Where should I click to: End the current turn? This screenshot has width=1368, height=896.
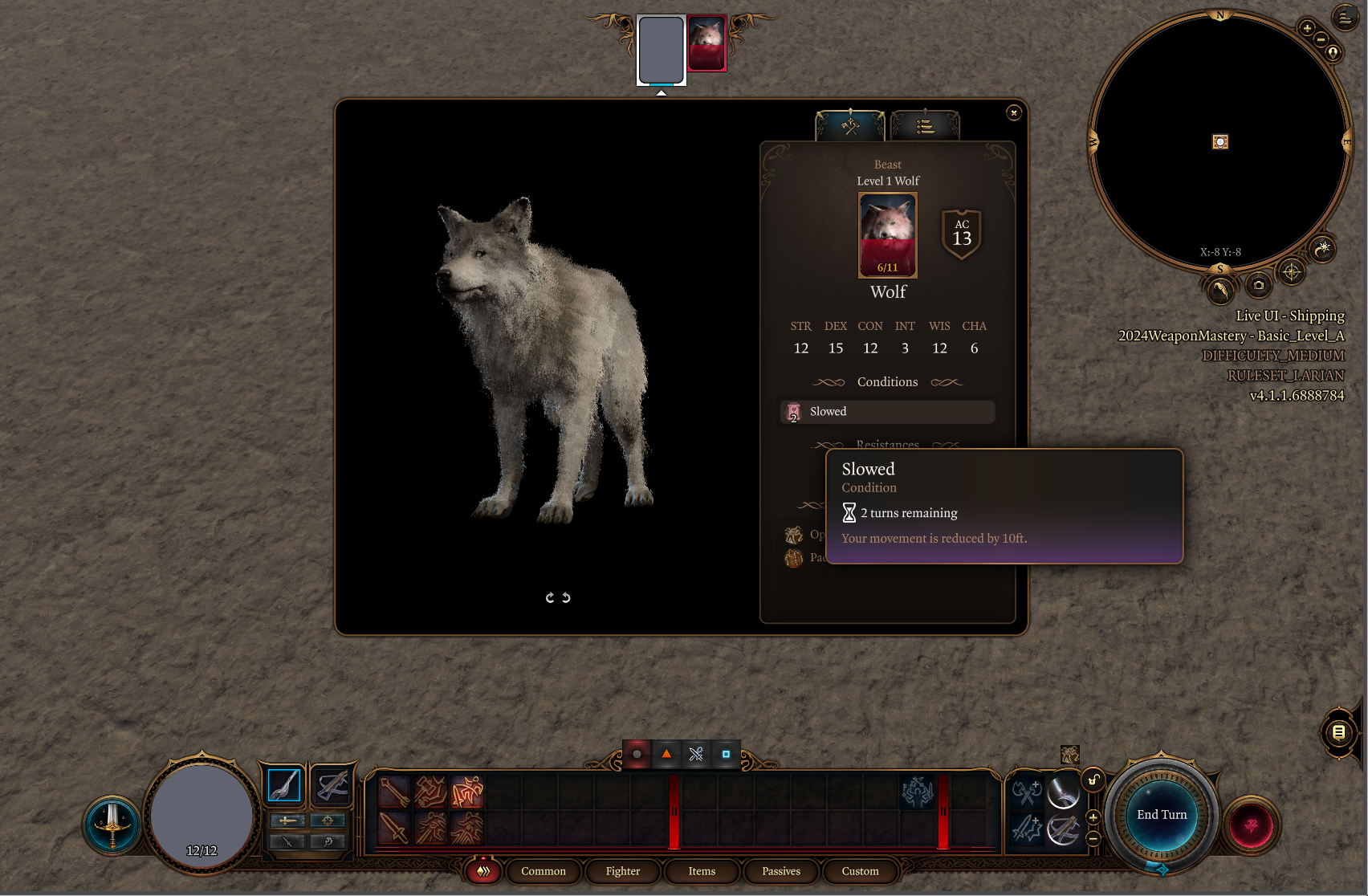[x=1161, y=815]
